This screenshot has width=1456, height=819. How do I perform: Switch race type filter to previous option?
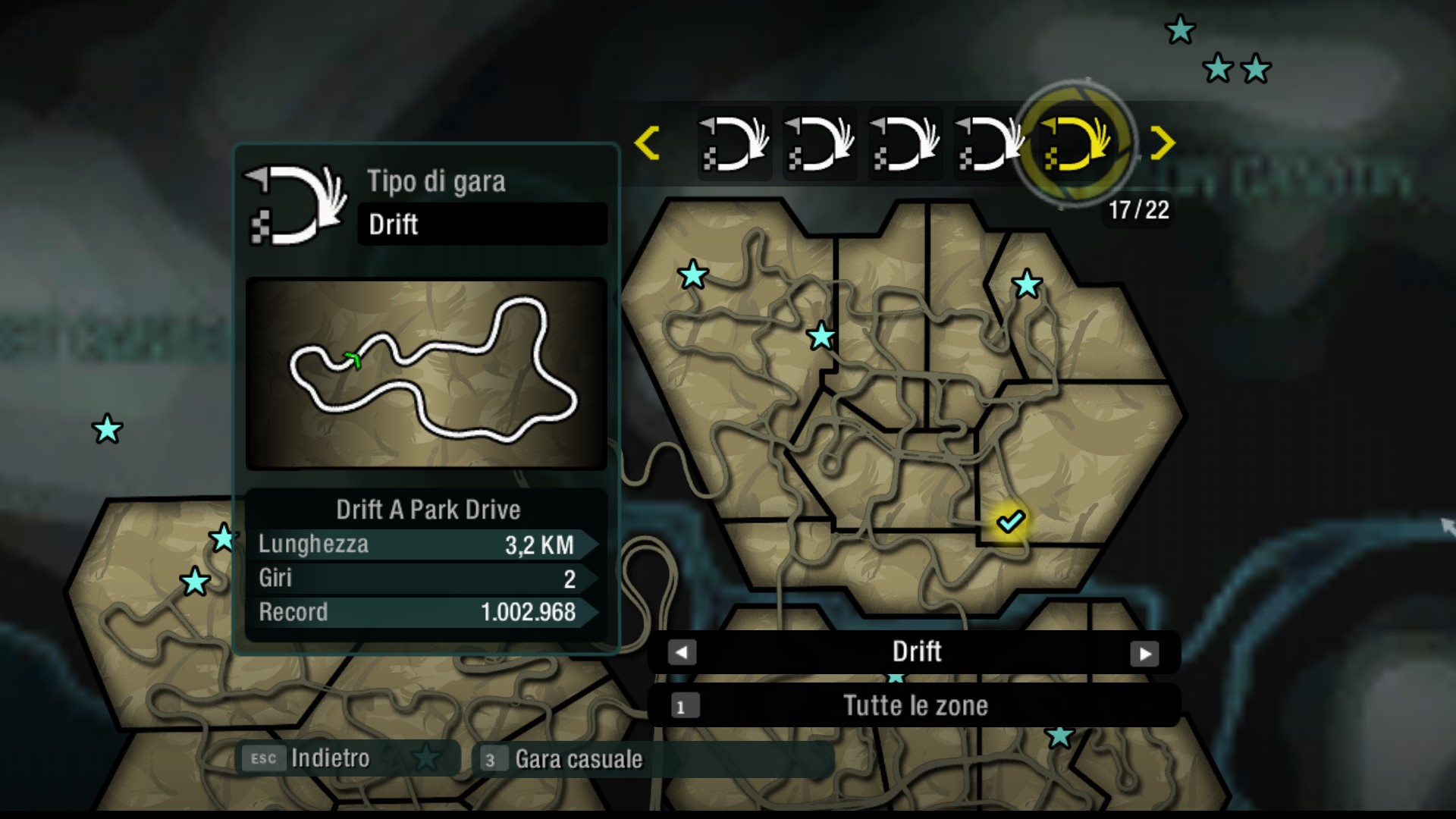tap(682, 652)
